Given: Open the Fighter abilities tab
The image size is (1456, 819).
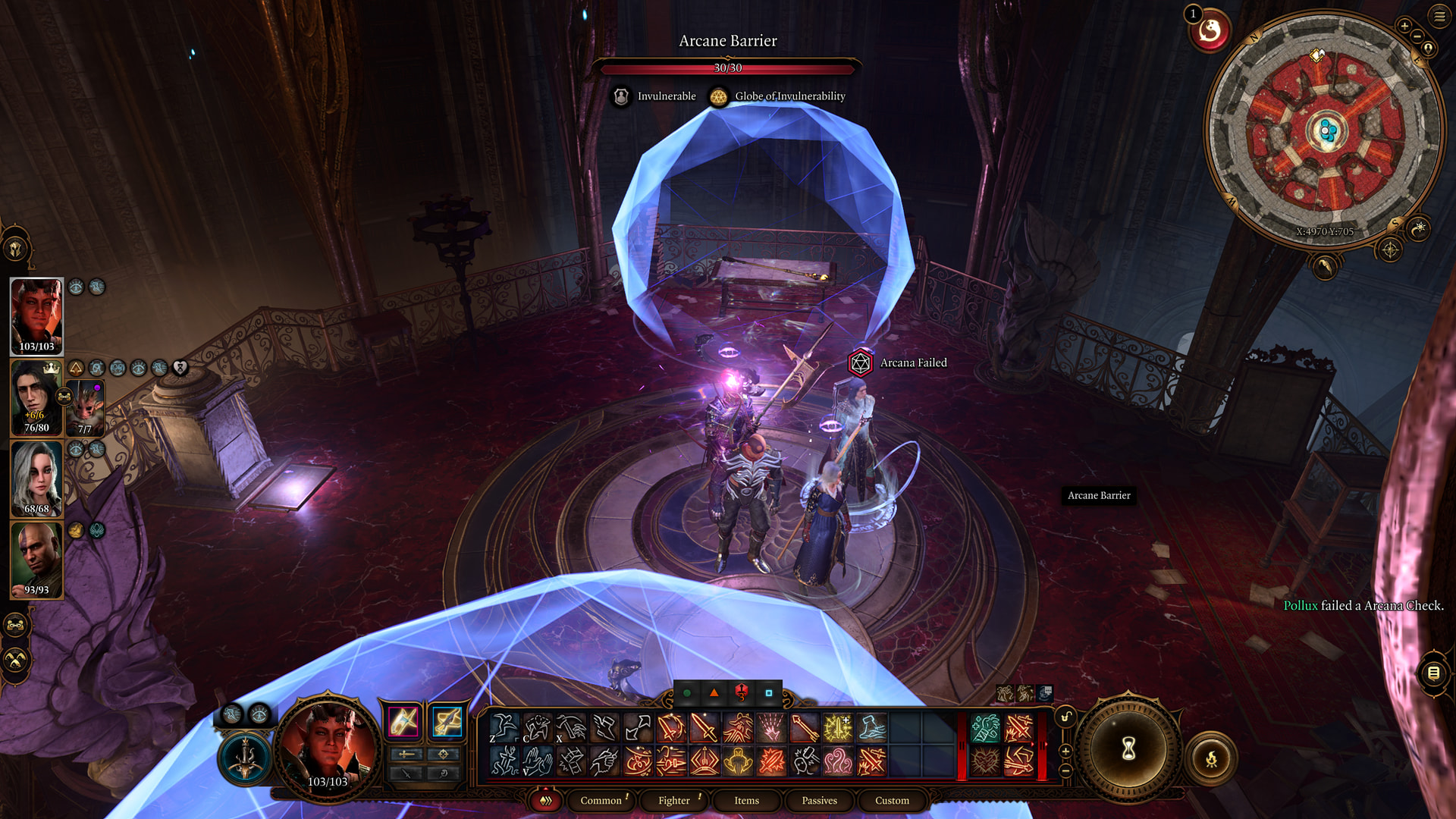Looking at the screenshot, I should tap(673, 800).
